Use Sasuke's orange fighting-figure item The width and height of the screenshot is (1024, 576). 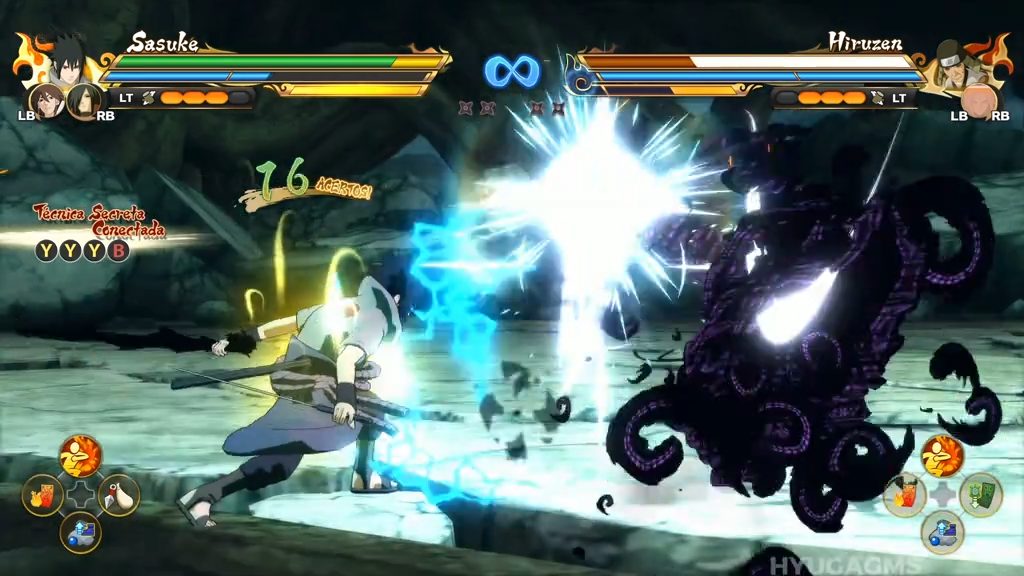pyautogui.click(x=80, y=456)
